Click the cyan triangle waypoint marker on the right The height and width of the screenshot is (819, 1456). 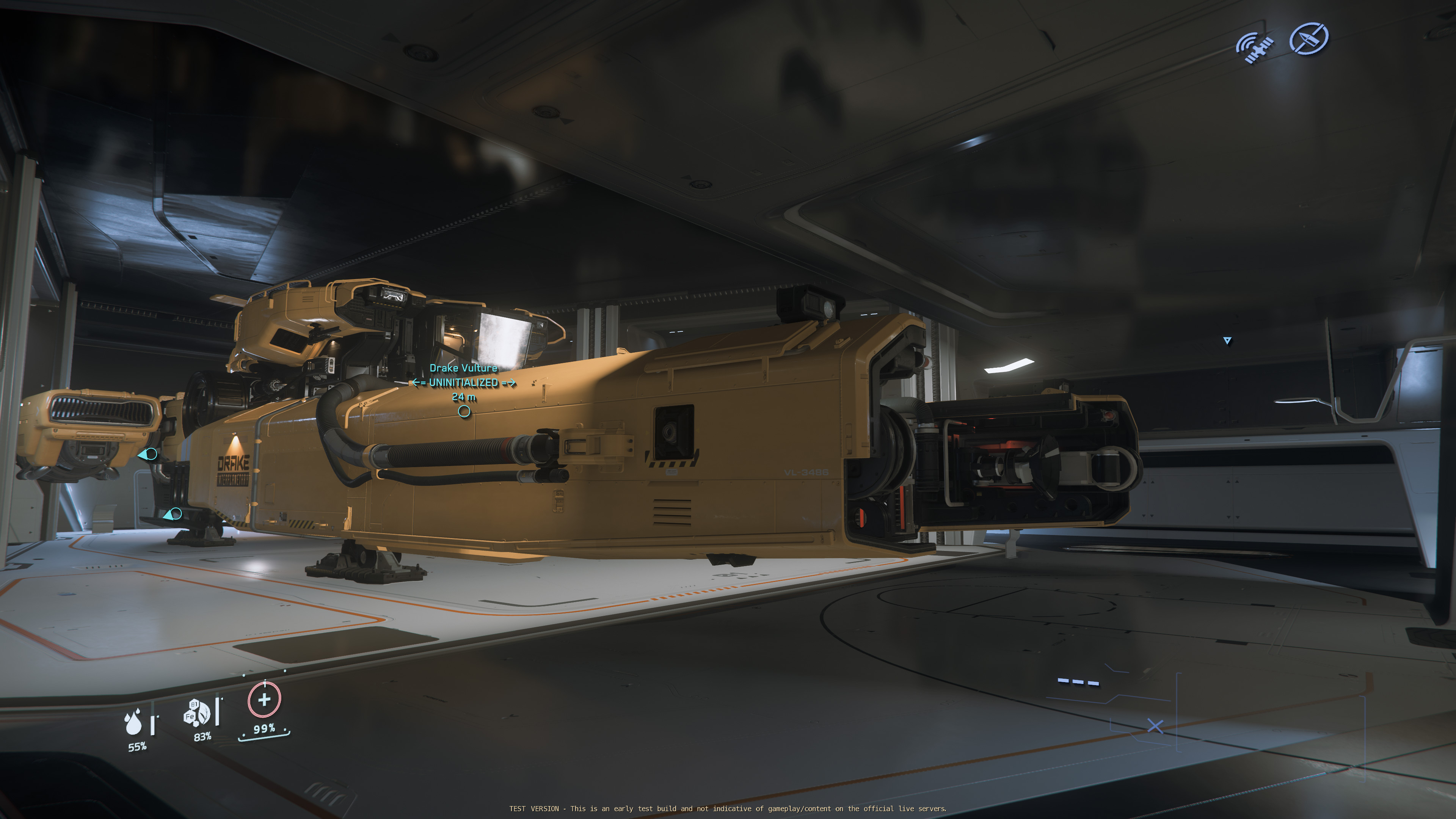coord(1227,341)
